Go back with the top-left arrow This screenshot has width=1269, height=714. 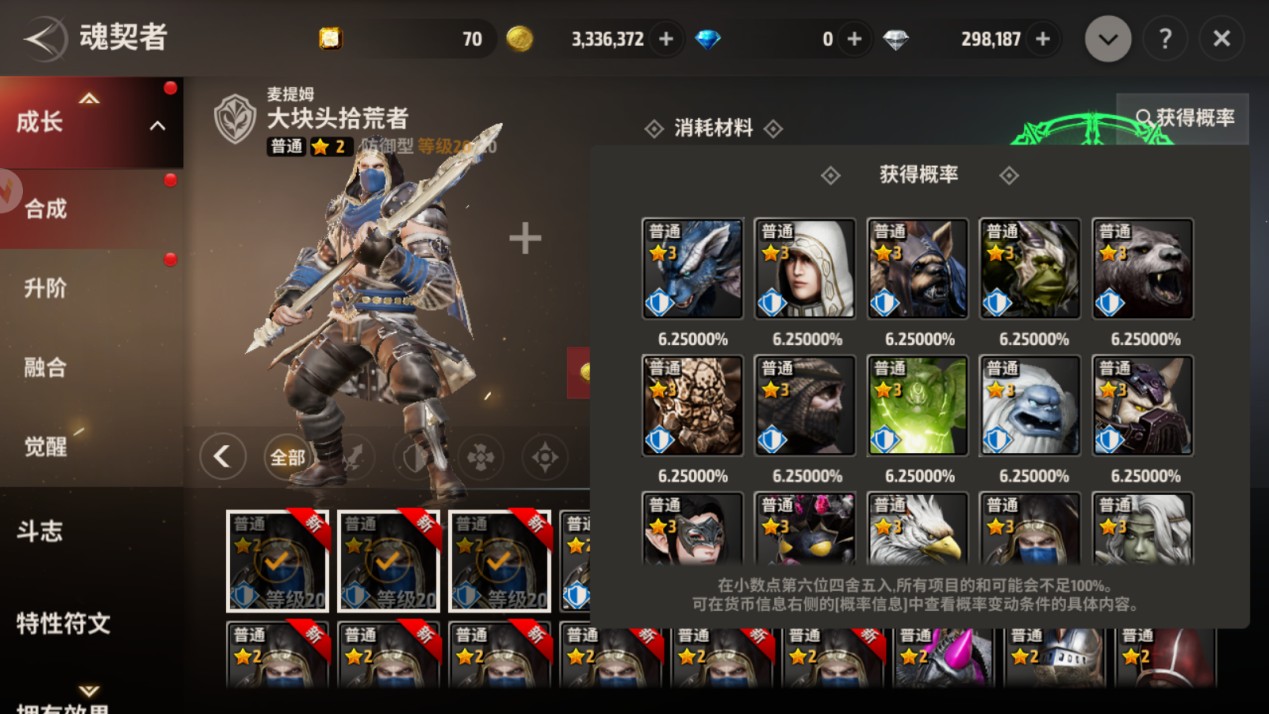(x=44, y=39)
